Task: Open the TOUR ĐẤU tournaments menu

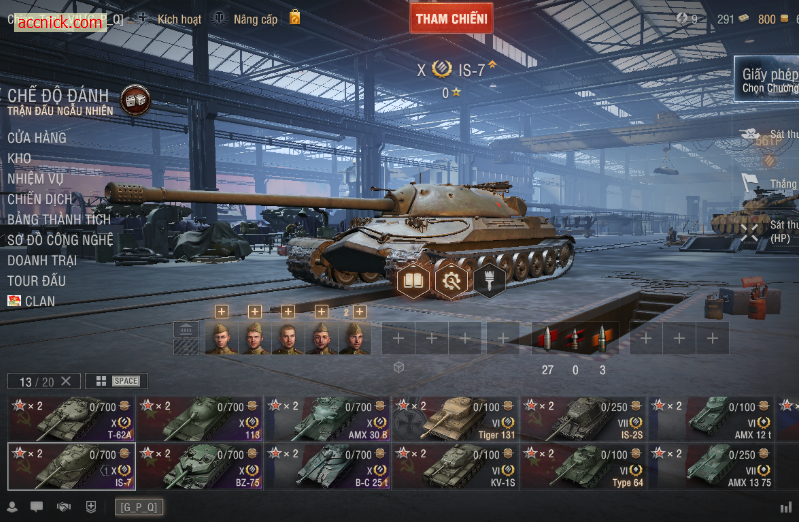Action: (x=37, y=281)
